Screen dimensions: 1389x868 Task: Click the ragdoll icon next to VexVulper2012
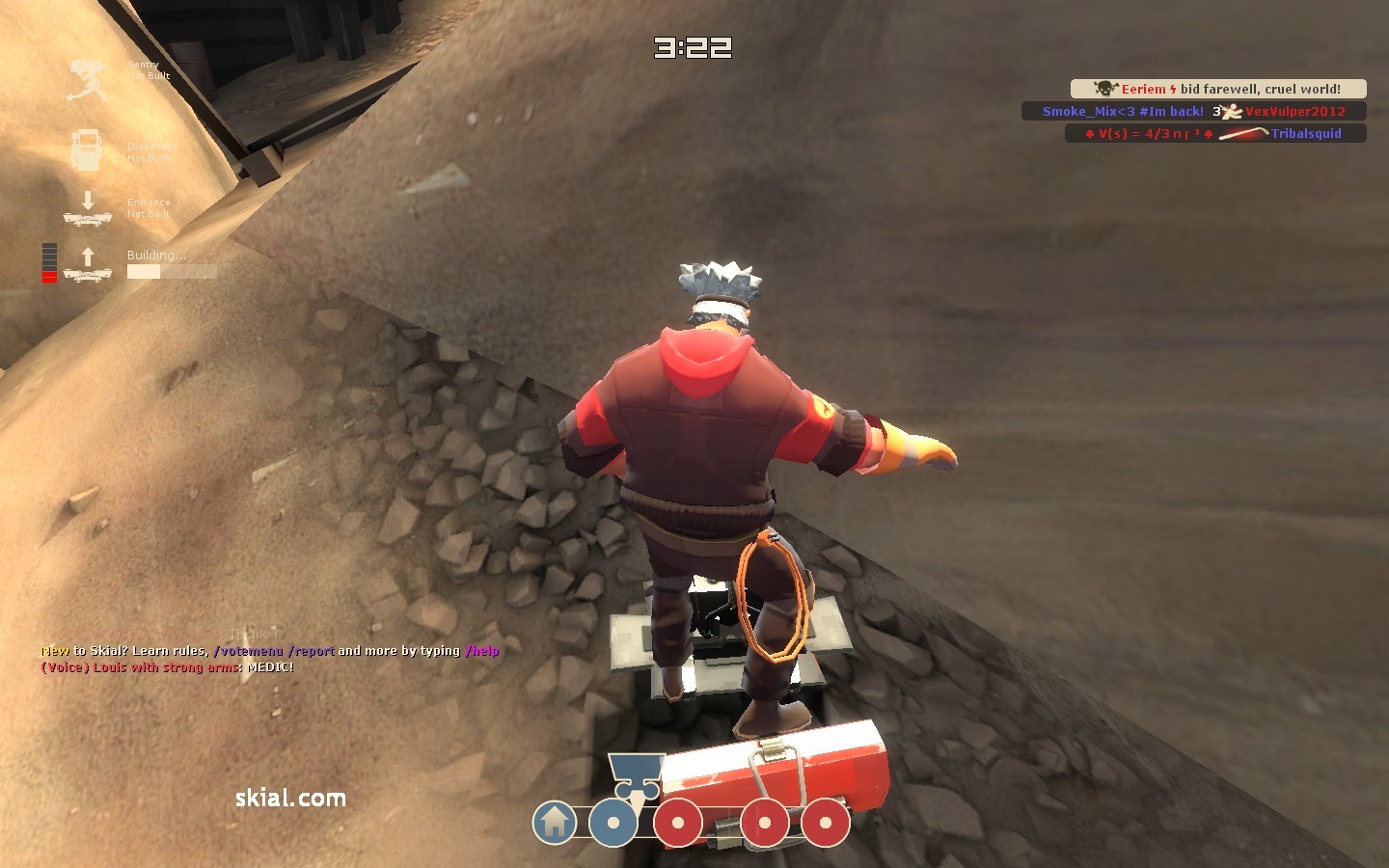pos(1234,111)
